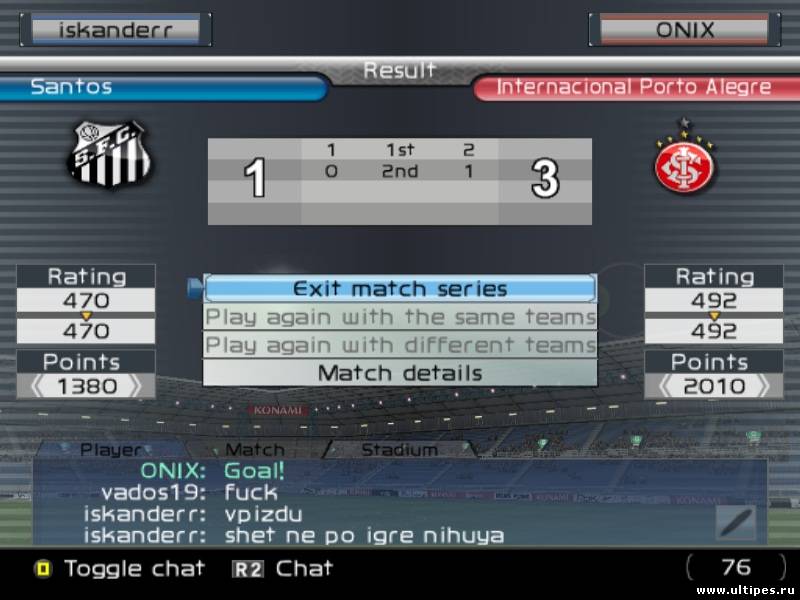The height and width of the screenshot is (600, 800).
Task: Open the Stadium chat tab
Action: click(x=399, y=450)
